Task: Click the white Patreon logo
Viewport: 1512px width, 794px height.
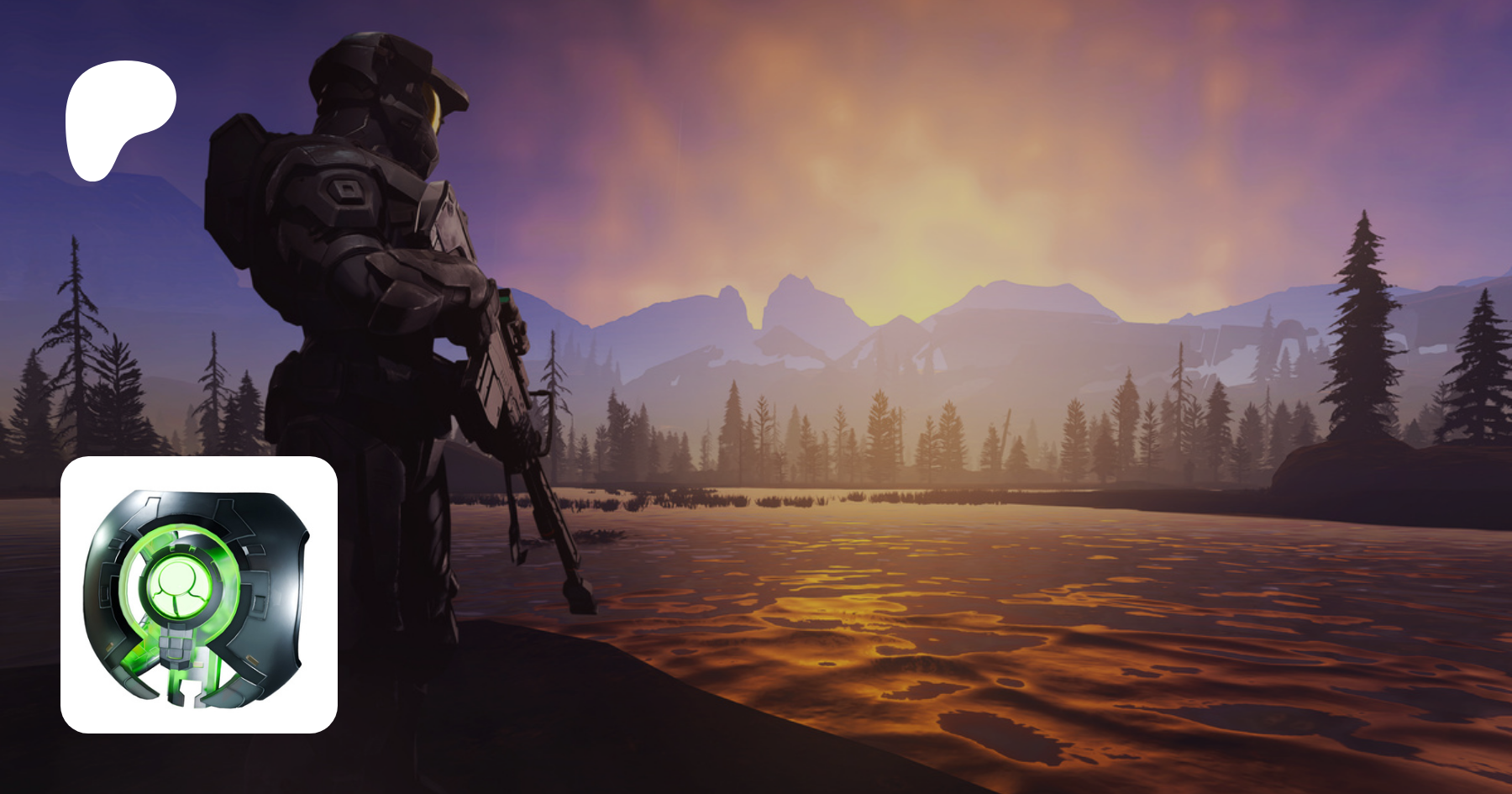Action: [118, 118]
